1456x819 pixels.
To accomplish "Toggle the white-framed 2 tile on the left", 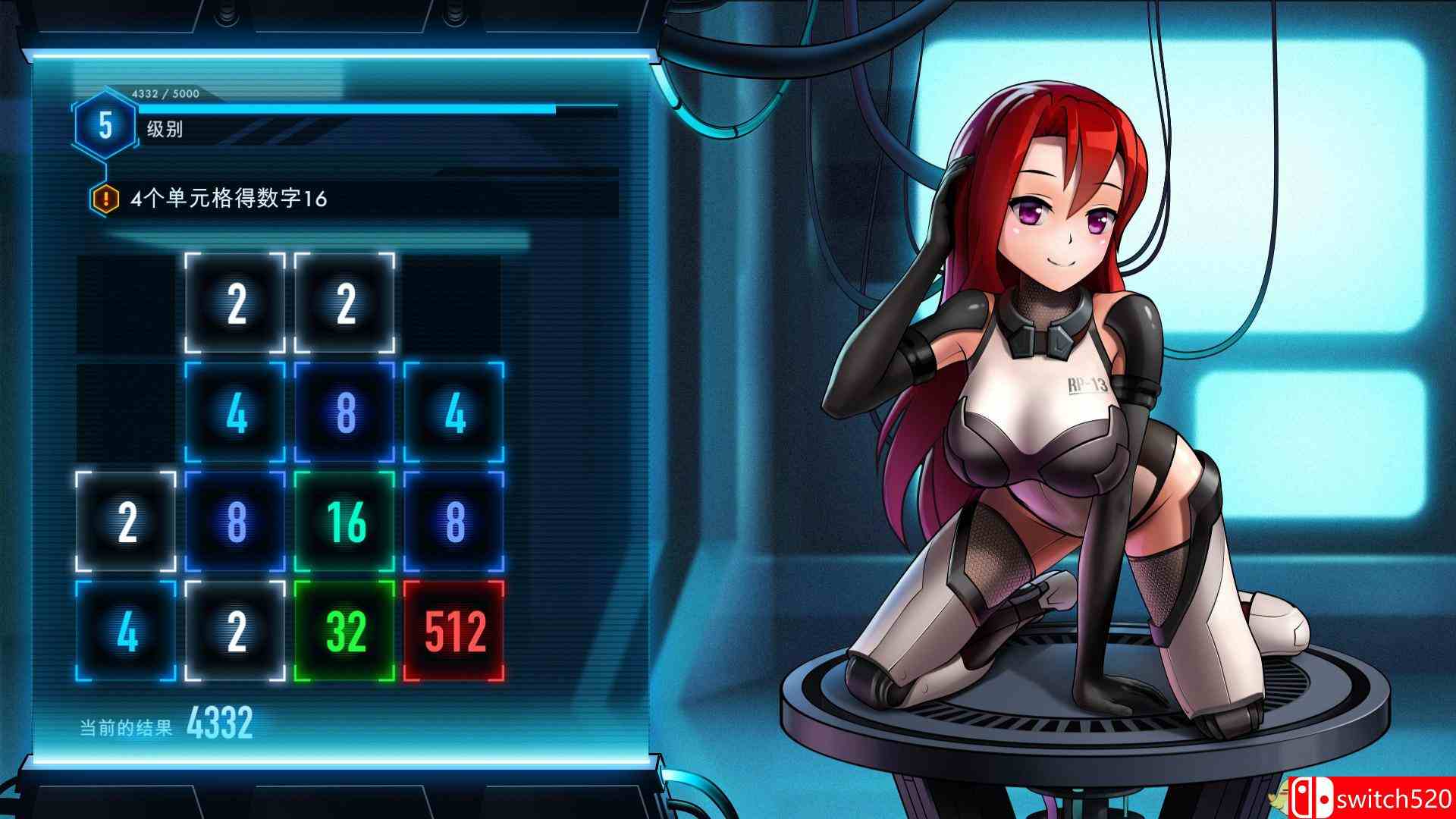I will pyautogui.click(x=126, y=520).
